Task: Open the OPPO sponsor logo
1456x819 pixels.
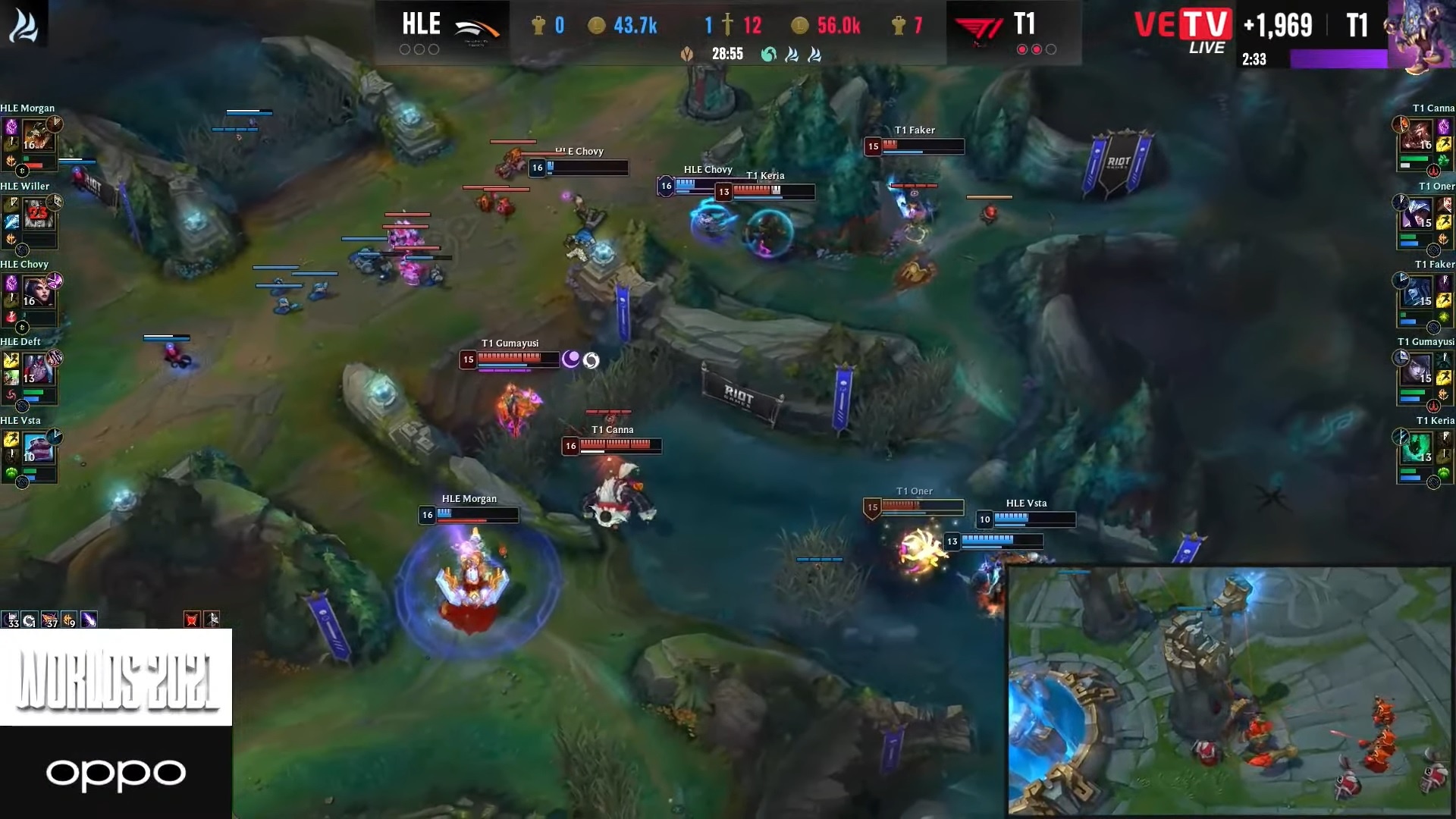Action: point(116,773)
